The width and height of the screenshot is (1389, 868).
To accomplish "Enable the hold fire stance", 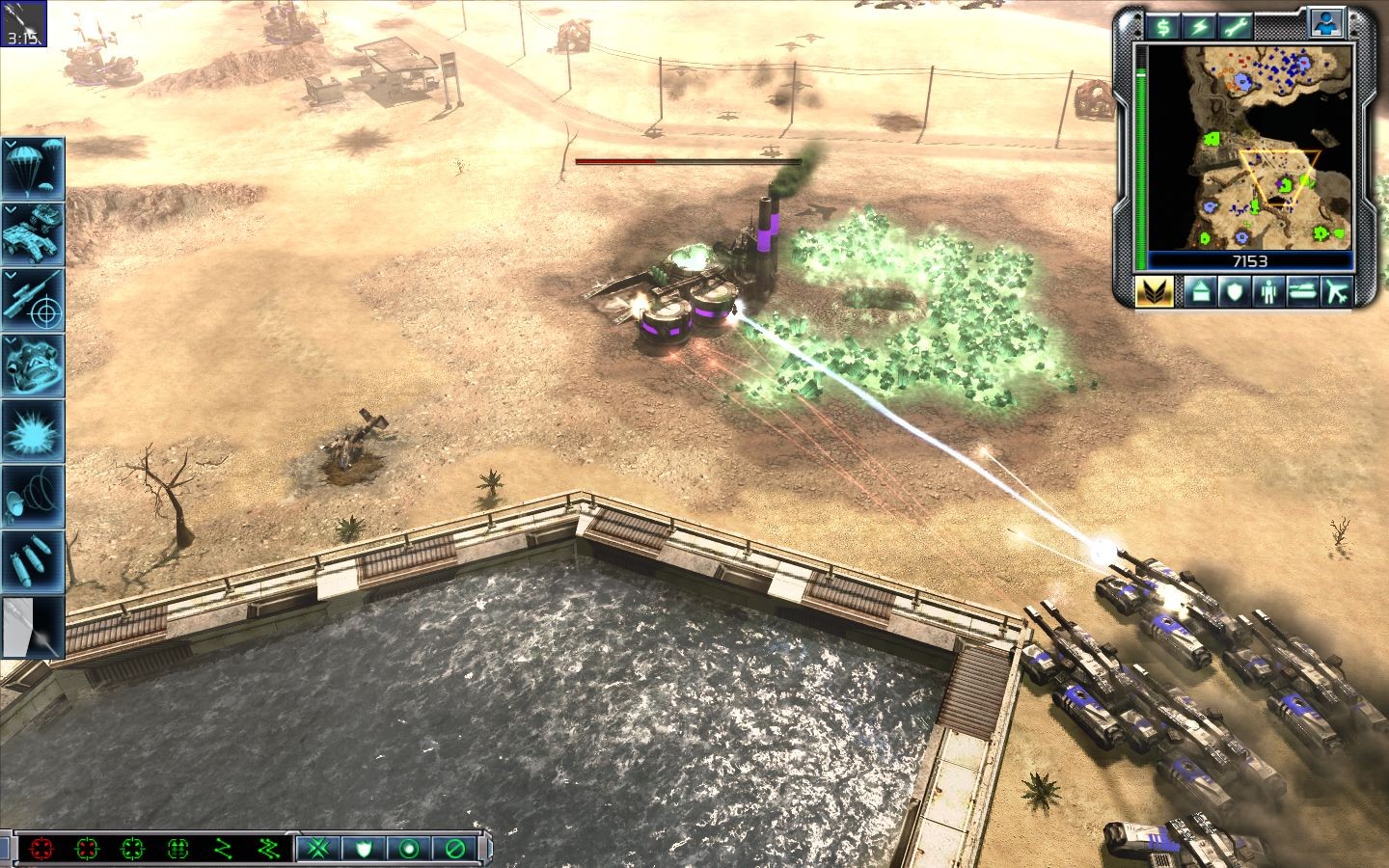I will click(453, 849).
